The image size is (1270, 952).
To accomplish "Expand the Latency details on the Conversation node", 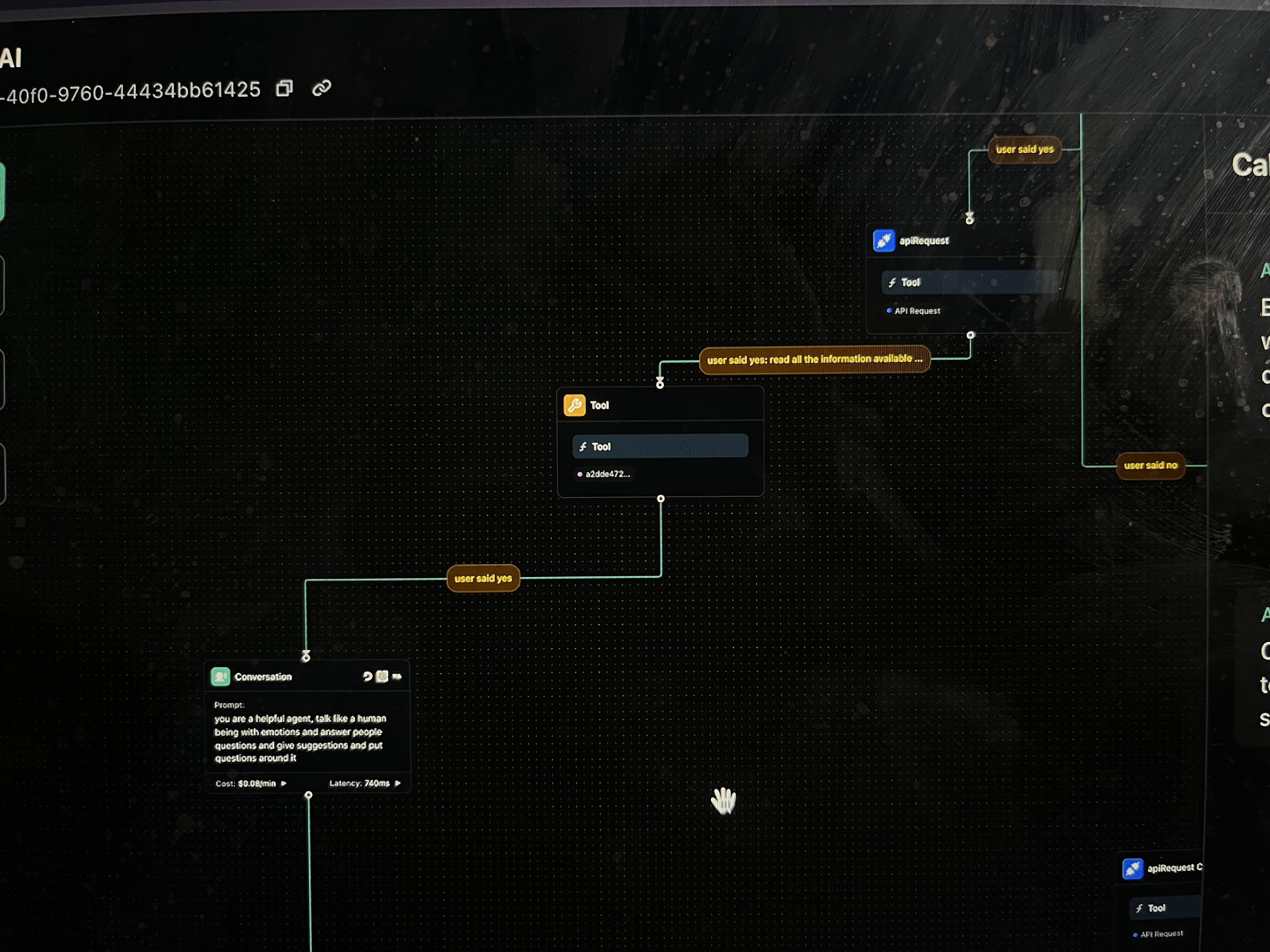I will 397,783.
